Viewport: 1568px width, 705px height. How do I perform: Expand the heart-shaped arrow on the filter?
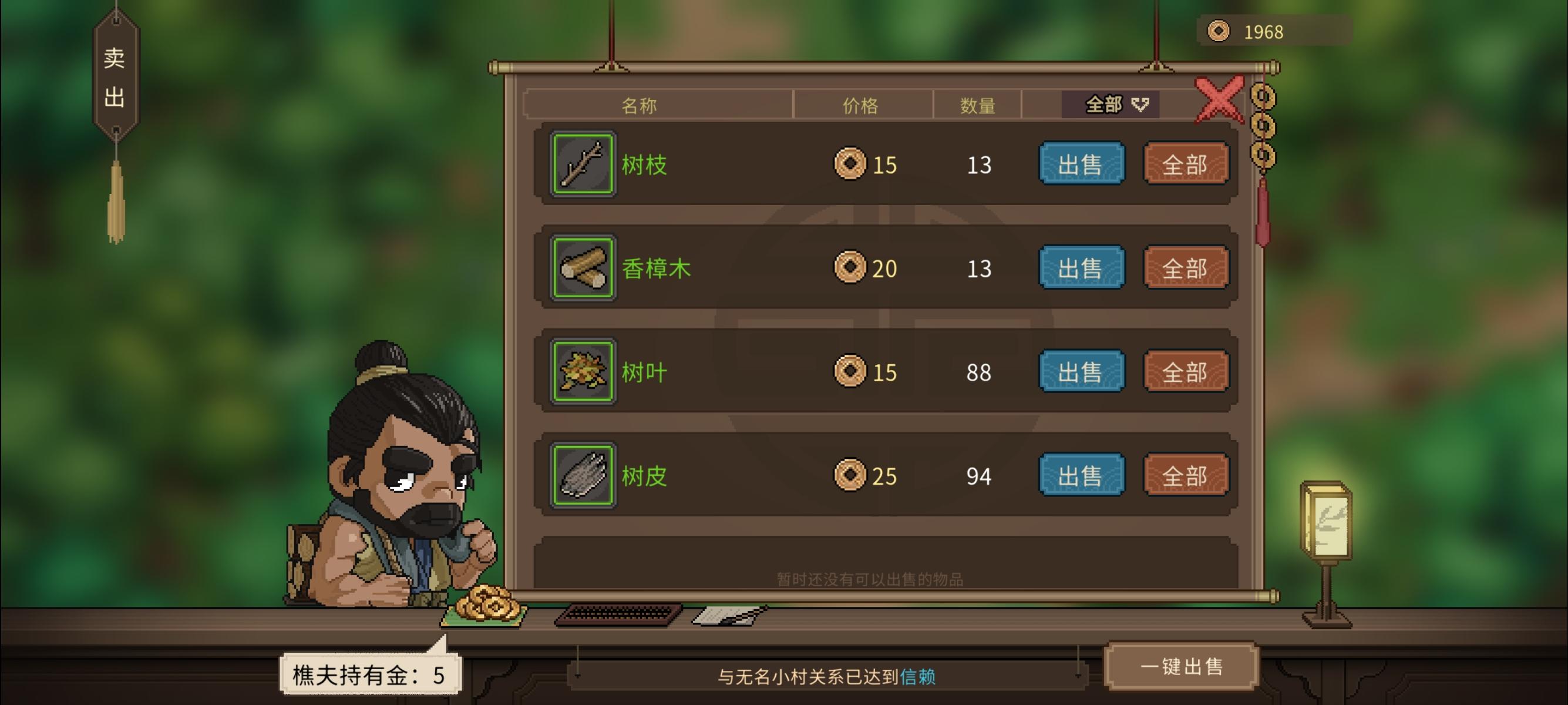click(1139, 104)
